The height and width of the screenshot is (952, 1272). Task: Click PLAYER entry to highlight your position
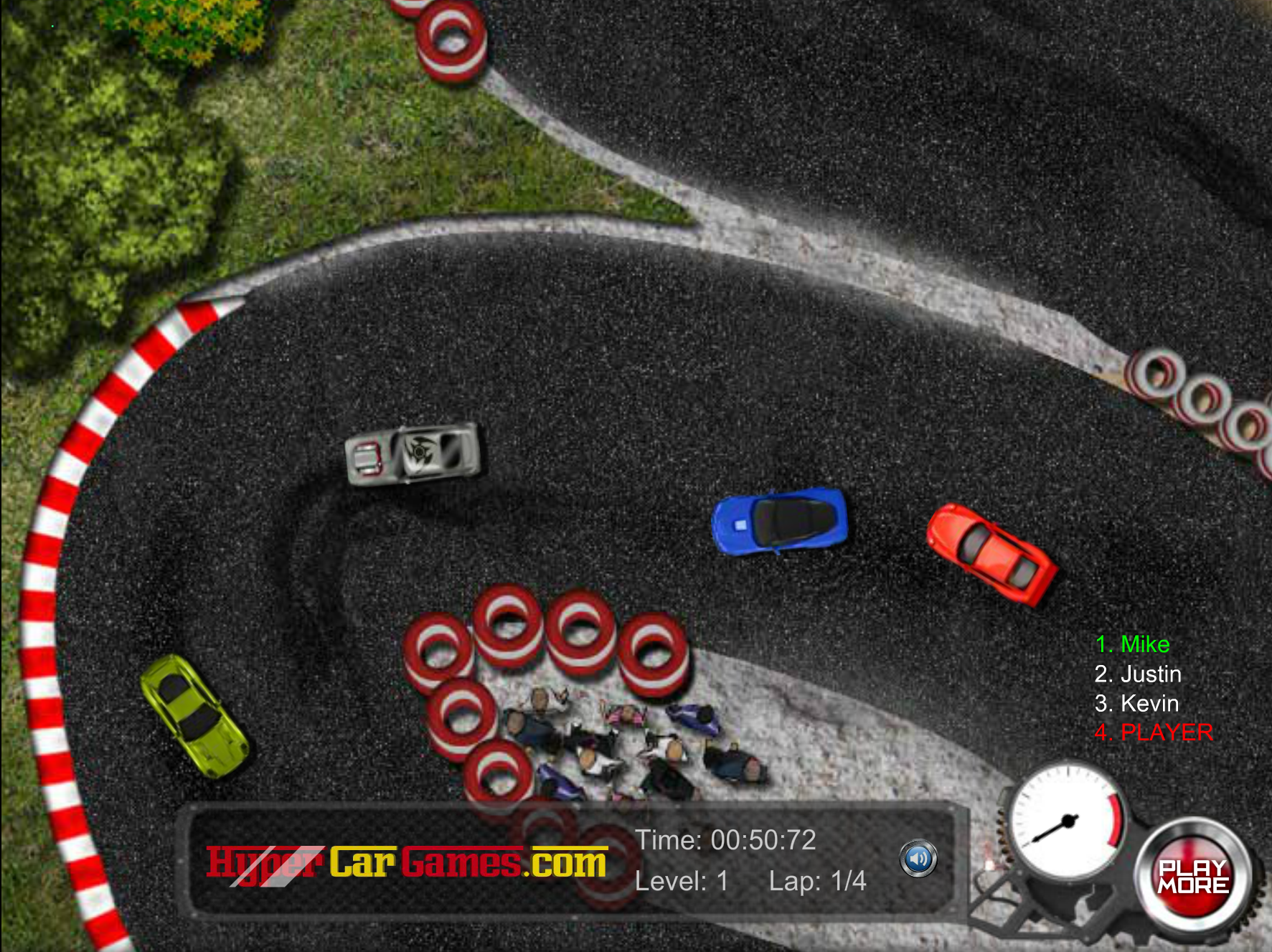[x=1151, y=733]
